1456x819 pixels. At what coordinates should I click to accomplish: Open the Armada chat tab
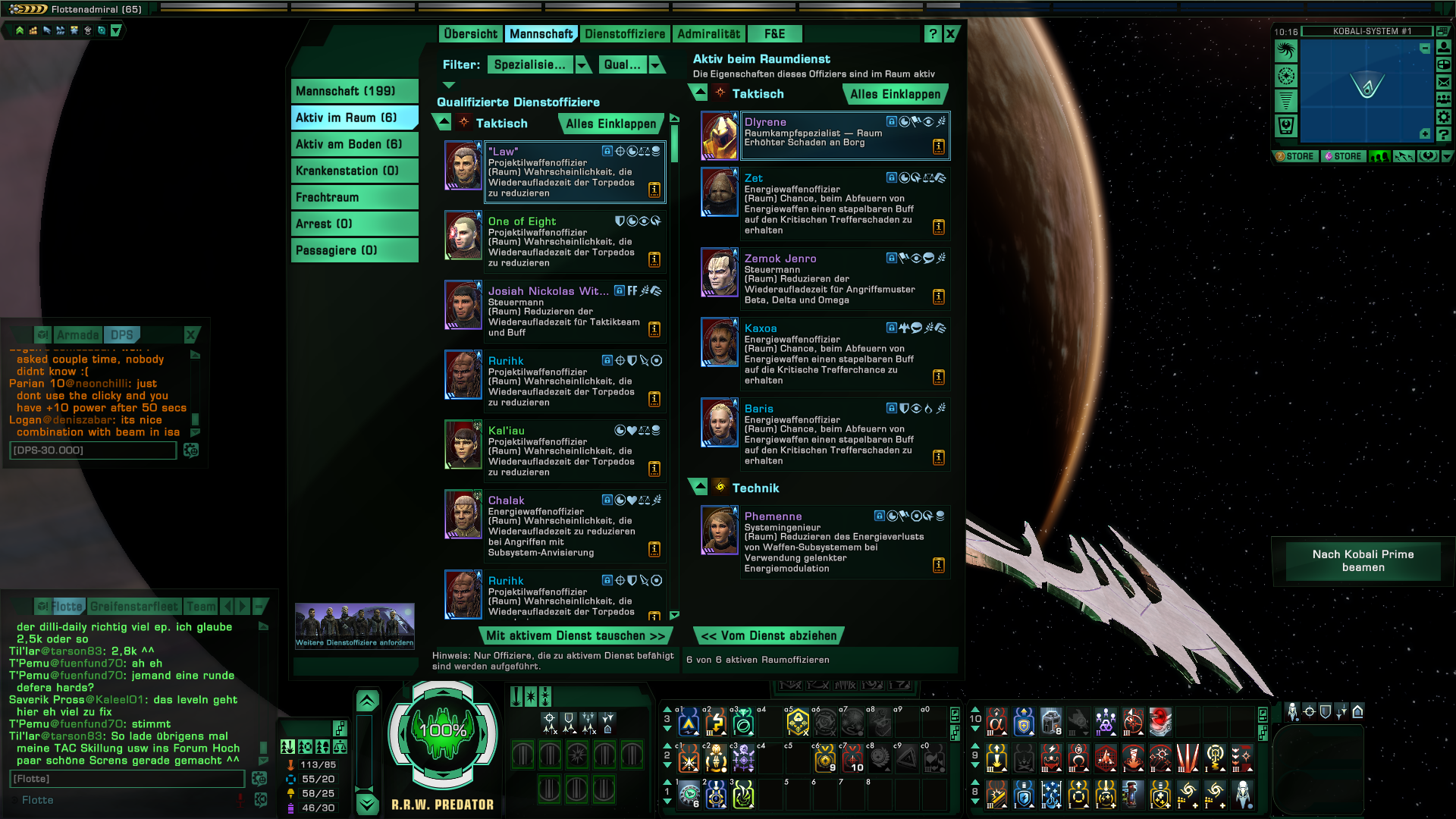click(77, 335)
